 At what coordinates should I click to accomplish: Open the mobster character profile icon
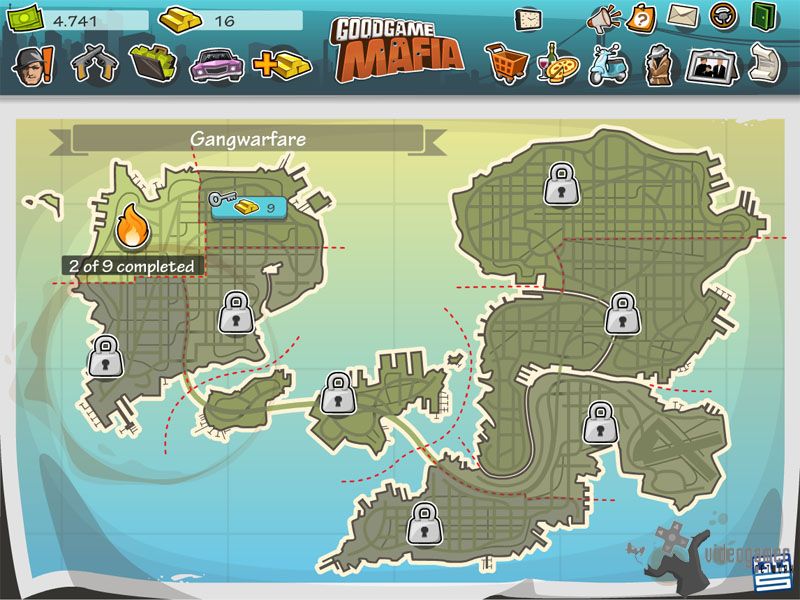(x=32, y=64)
